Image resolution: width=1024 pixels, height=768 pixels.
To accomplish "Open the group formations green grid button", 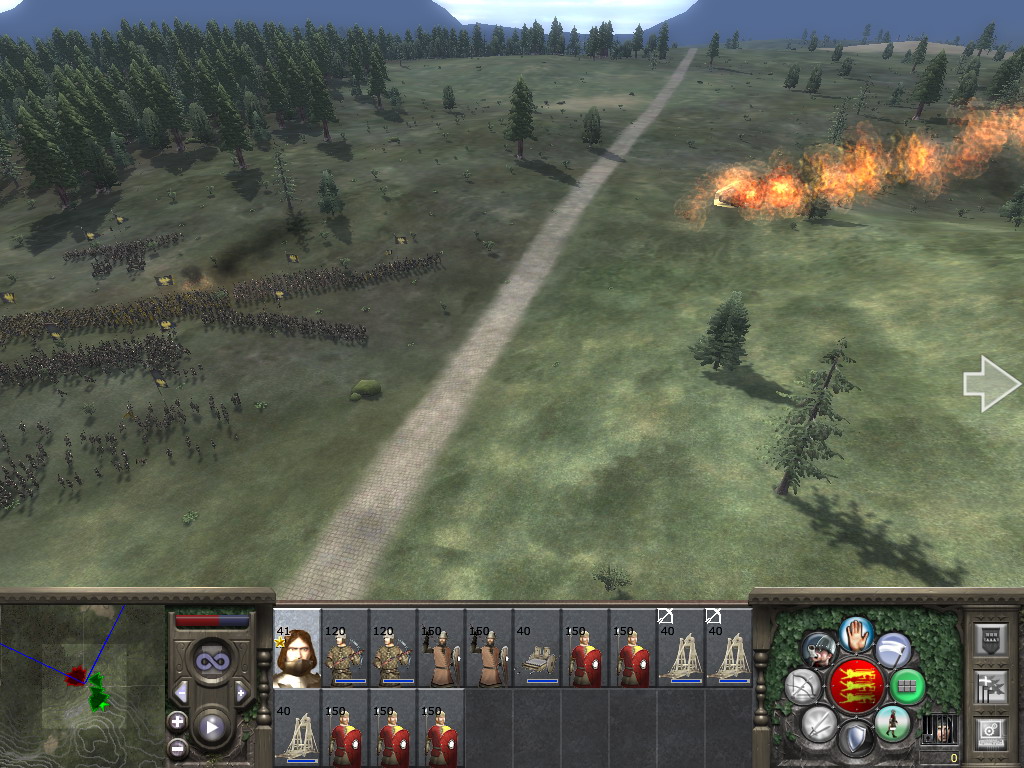I will click(x=907, y=686).
